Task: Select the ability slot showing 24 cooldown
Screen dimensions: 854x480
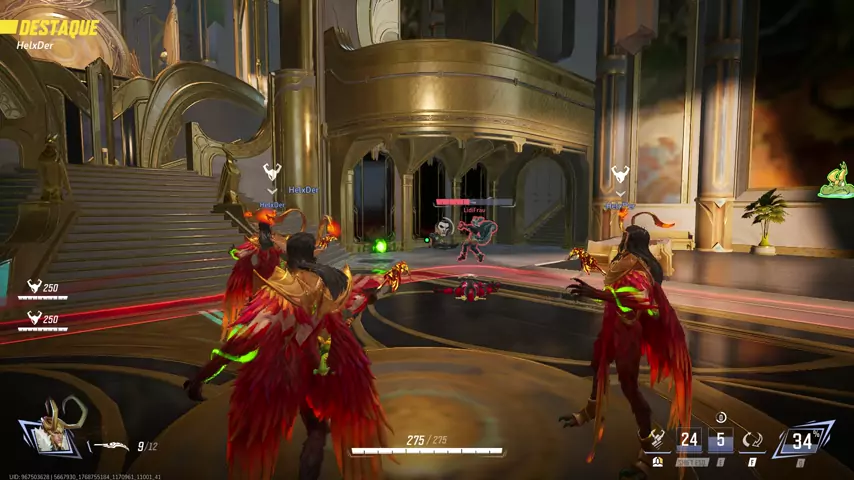Action: pyautogui.click(x=689, y=439)
